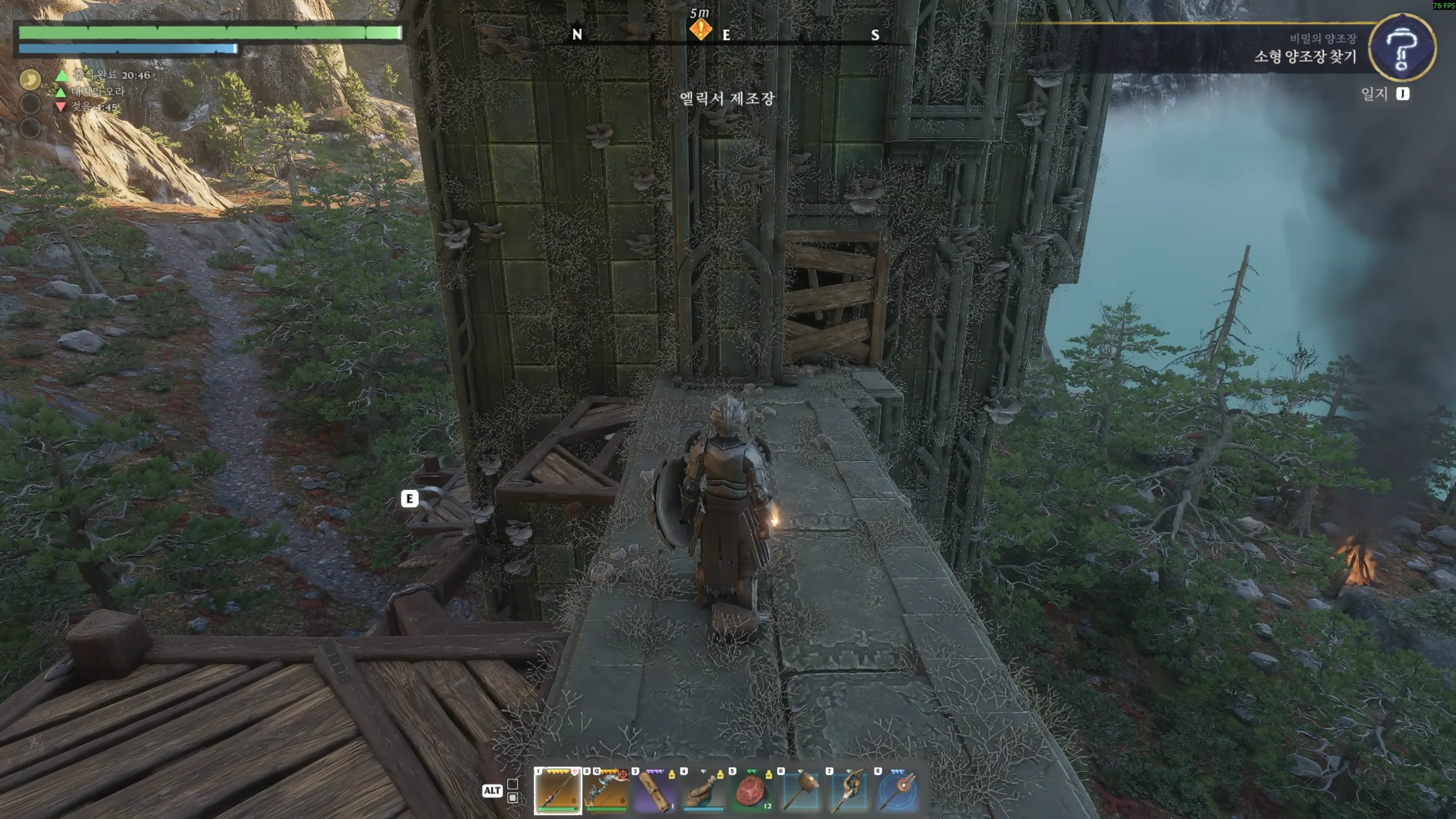
Task: Select the construction hammer slot
Action: [x=800, y=790]
